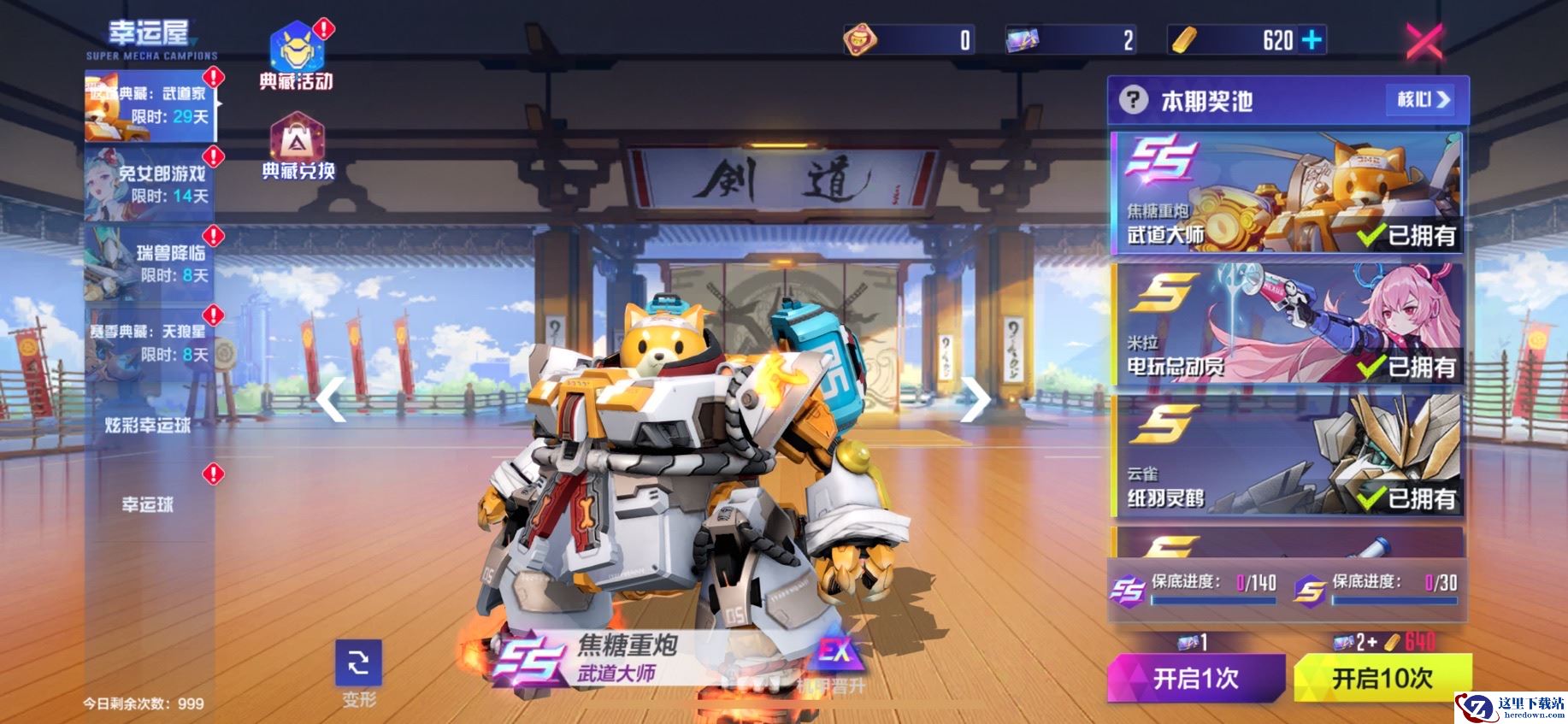This screenshot has width=1568, height=724.
Task: Open prize pool help question mark
Action: [1133, 101]
